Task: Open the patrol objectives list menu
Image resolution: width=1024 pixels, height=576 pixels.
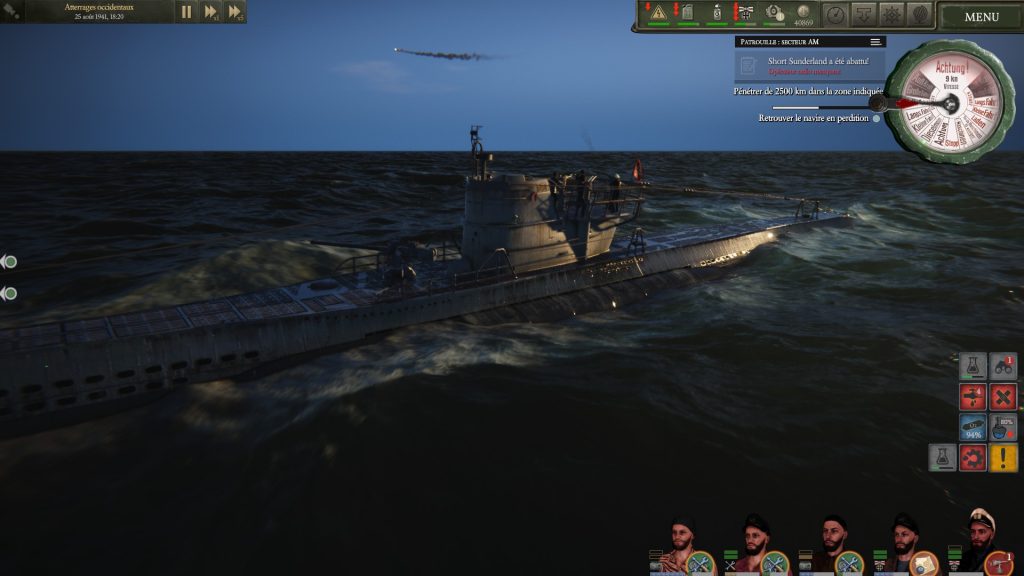Action: tap(875, 42)
